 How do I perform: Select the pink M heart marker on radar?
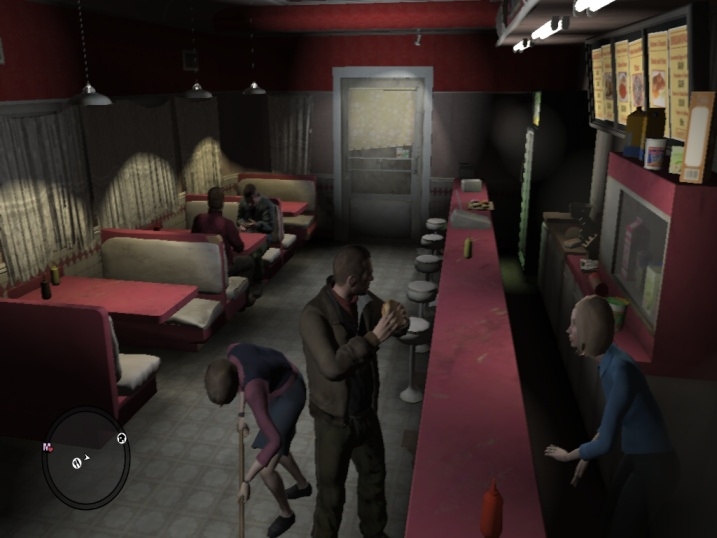tap(47, 447)
